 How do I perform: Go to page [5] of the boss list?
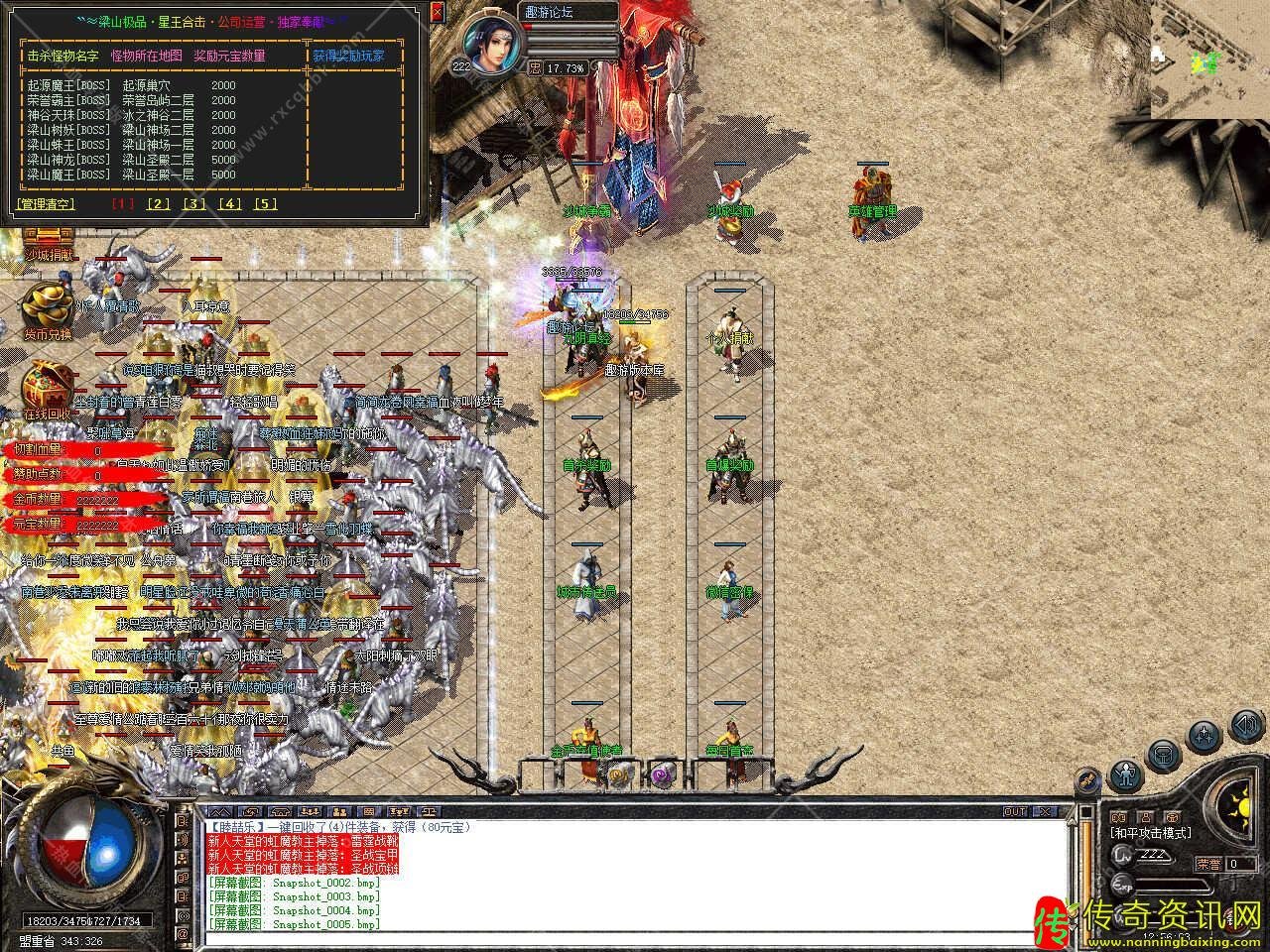[266, 204]
